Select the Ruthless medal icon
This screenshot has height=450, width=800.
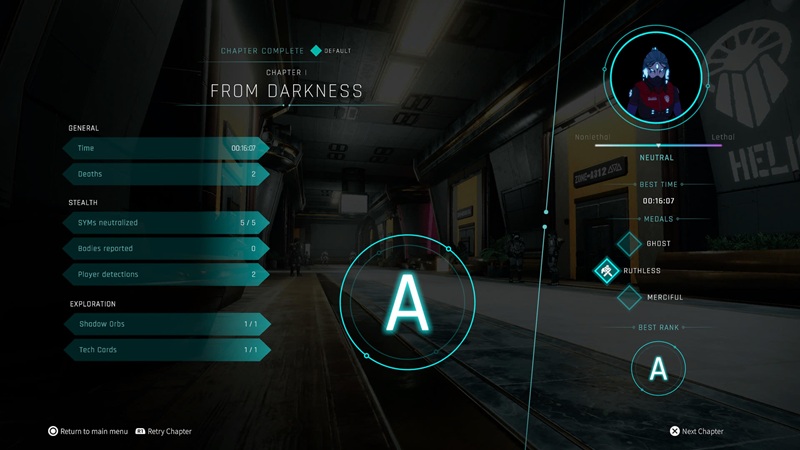click(607, 270)
